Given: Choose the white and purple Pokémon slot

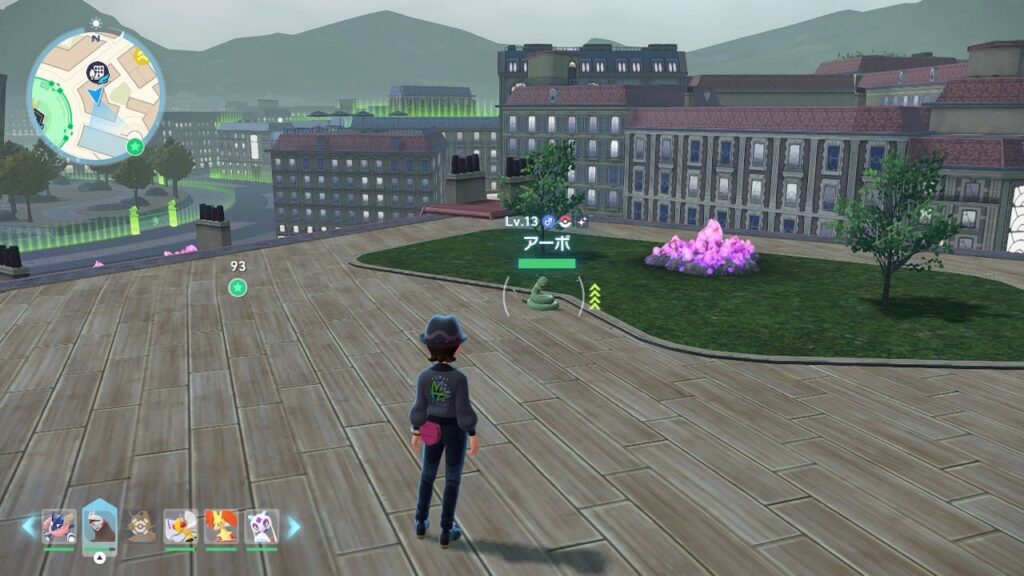Looking at the screenshot, I should coord(261,527).
